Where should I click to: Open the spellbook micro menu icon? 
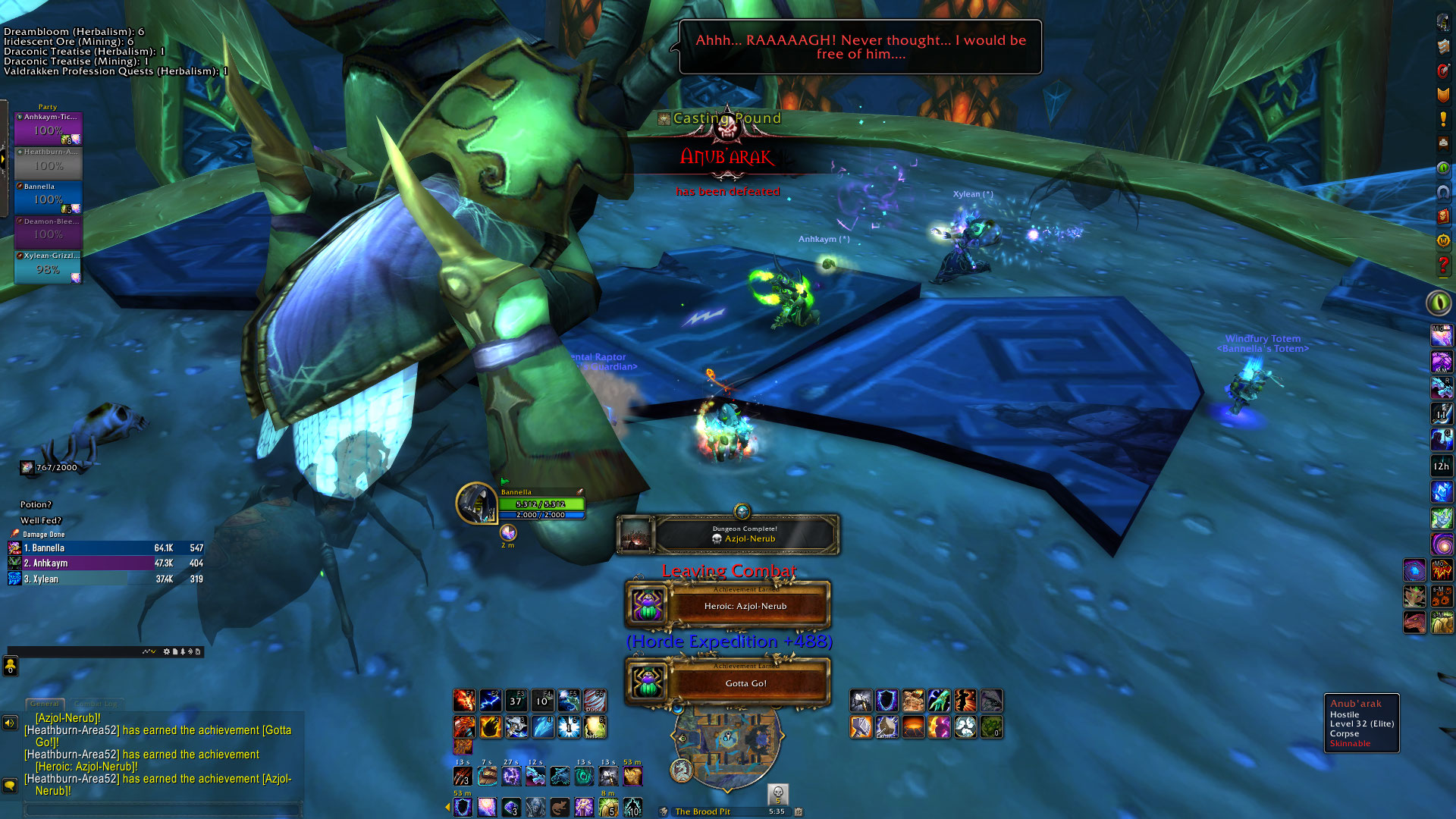(1443, 47)
